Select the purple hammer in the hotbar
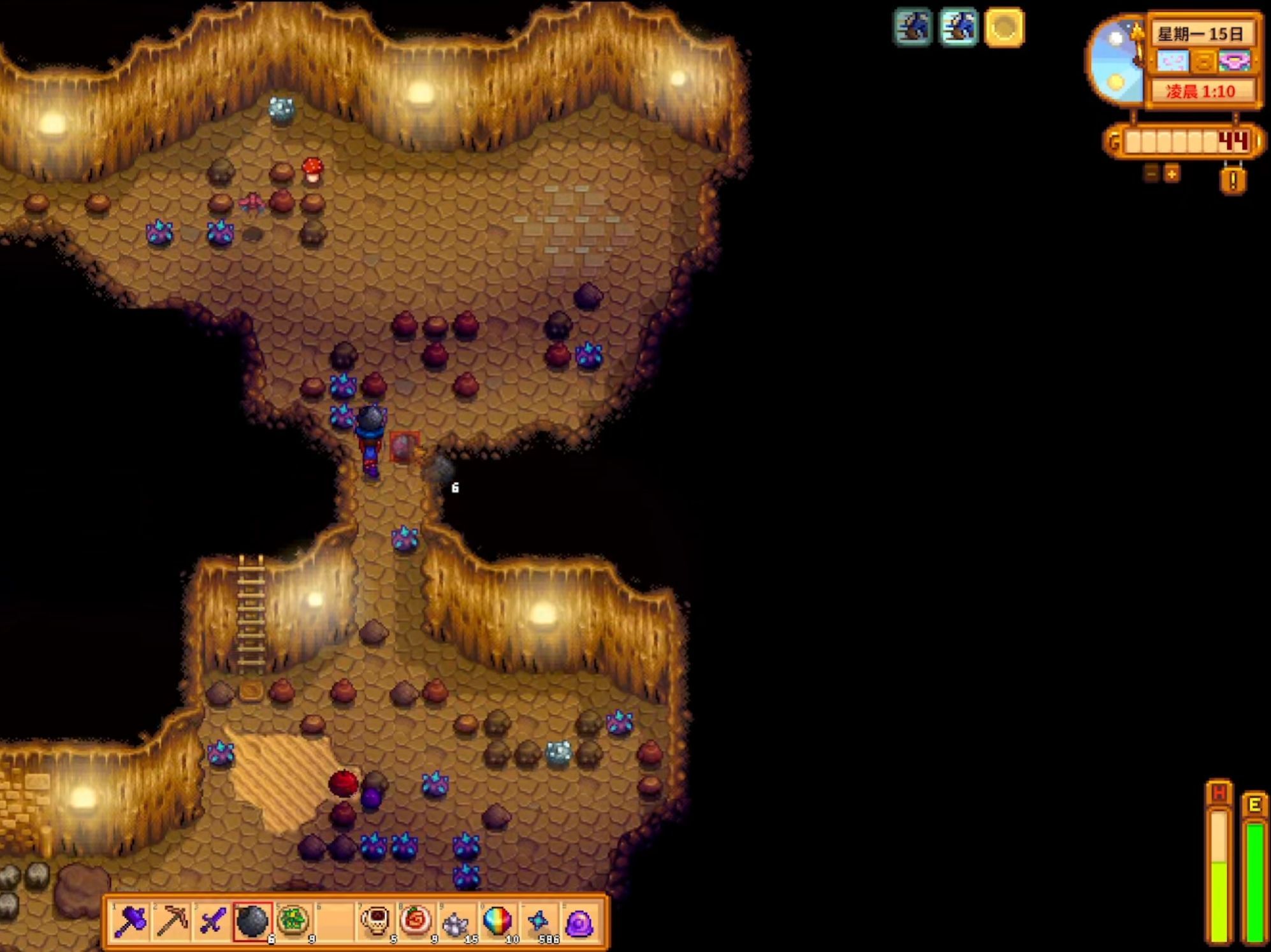Image resolution: width=1271 pixels, height=952 pixels. point(131,921)
